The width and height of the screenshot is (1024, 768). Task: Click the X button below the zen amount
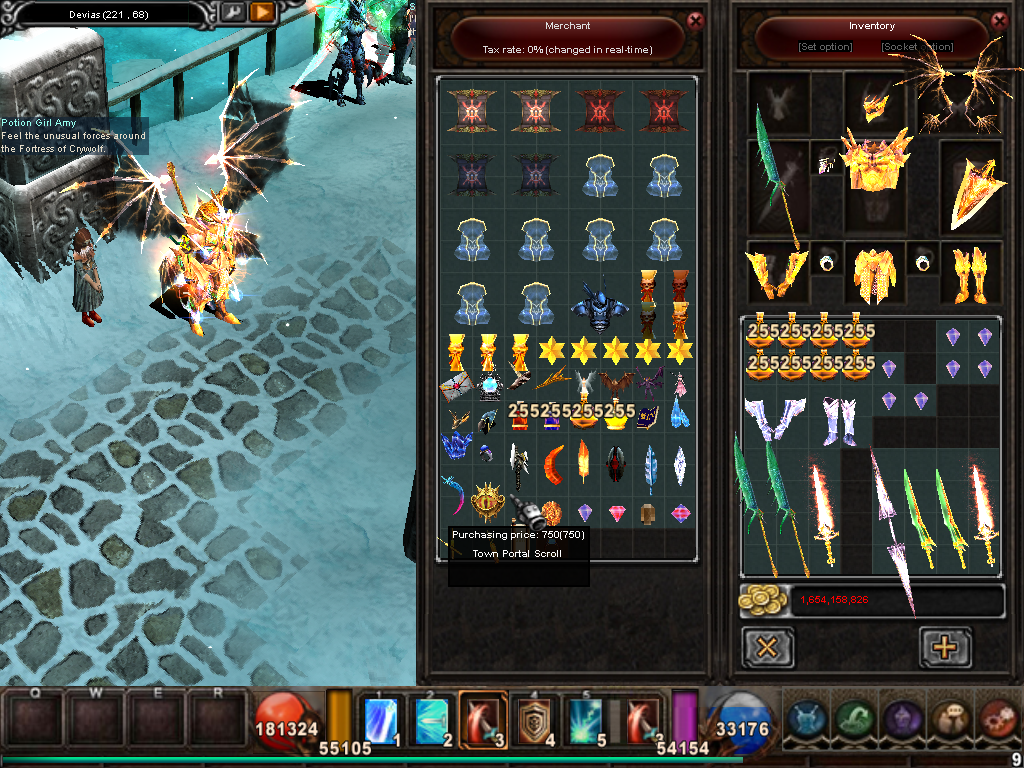pyautogui.click(x=767, y=648)
